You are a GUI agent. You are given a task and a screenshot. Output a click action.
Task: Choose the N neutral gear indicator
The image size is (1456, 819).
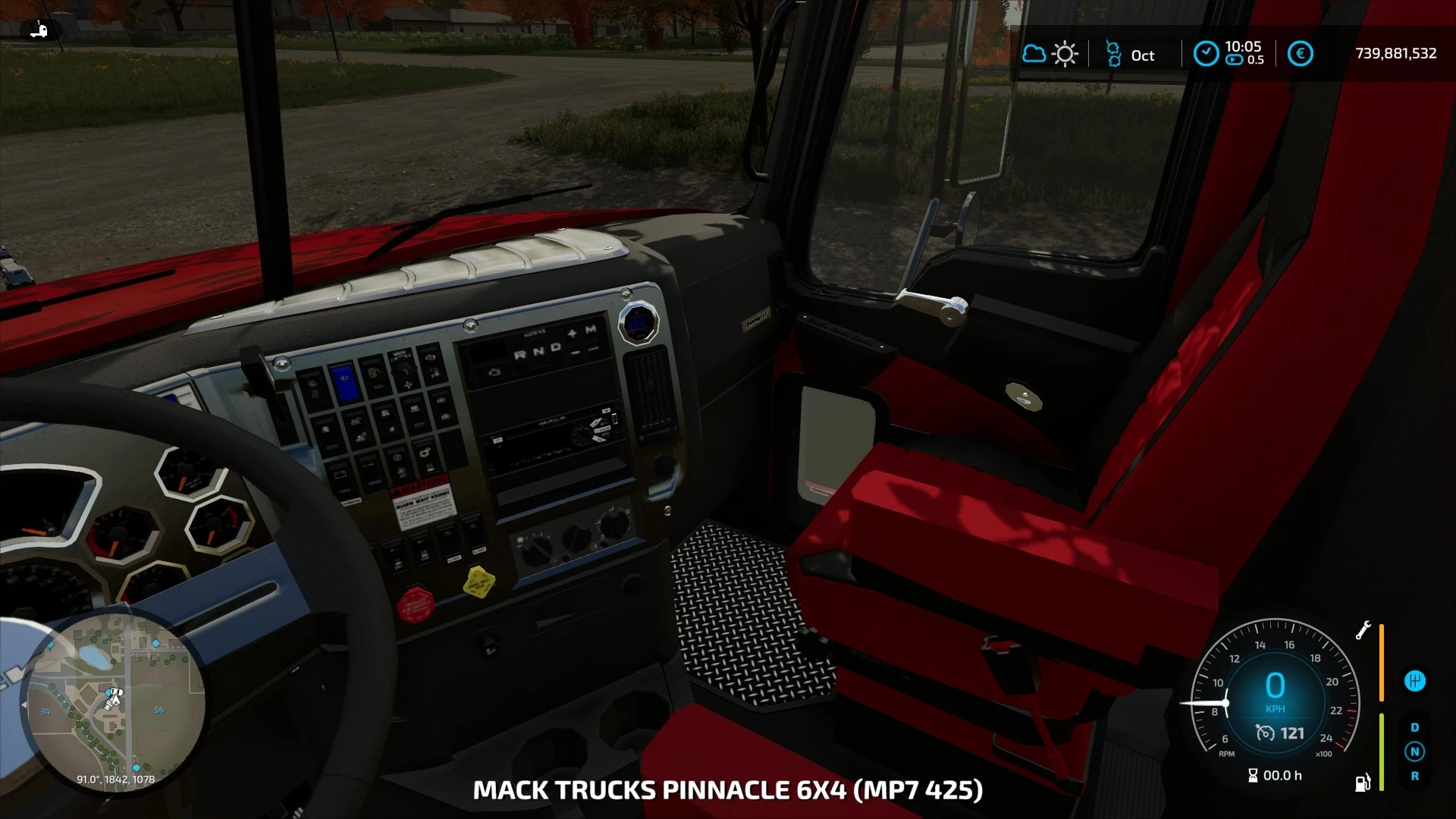pos(1414,752)
